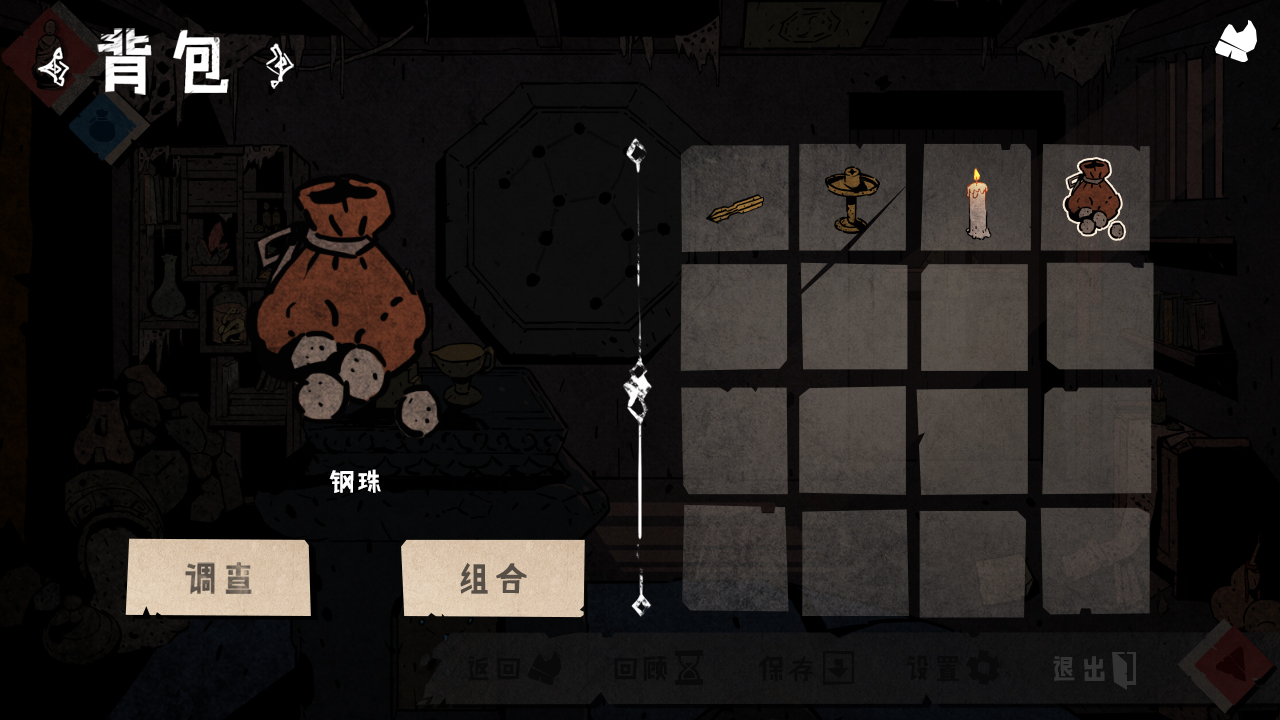The height and width of the screenshot is (720, 1280).
Task: Open 设置 (Settings) in the bottom bar
Action: (953, 669)
